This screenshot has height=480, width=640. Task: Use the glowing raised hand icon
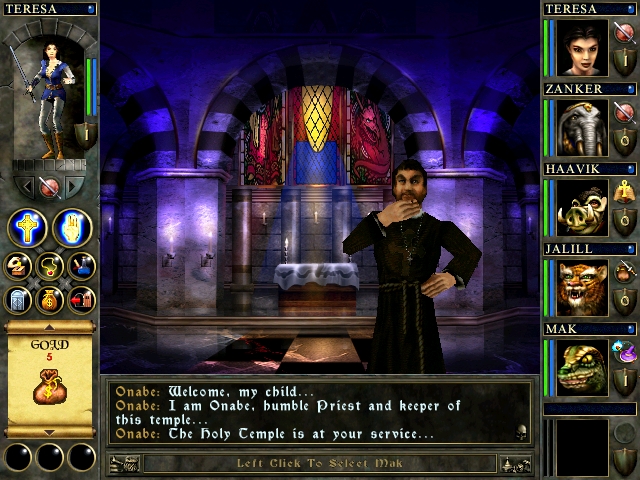pos(72,229)
